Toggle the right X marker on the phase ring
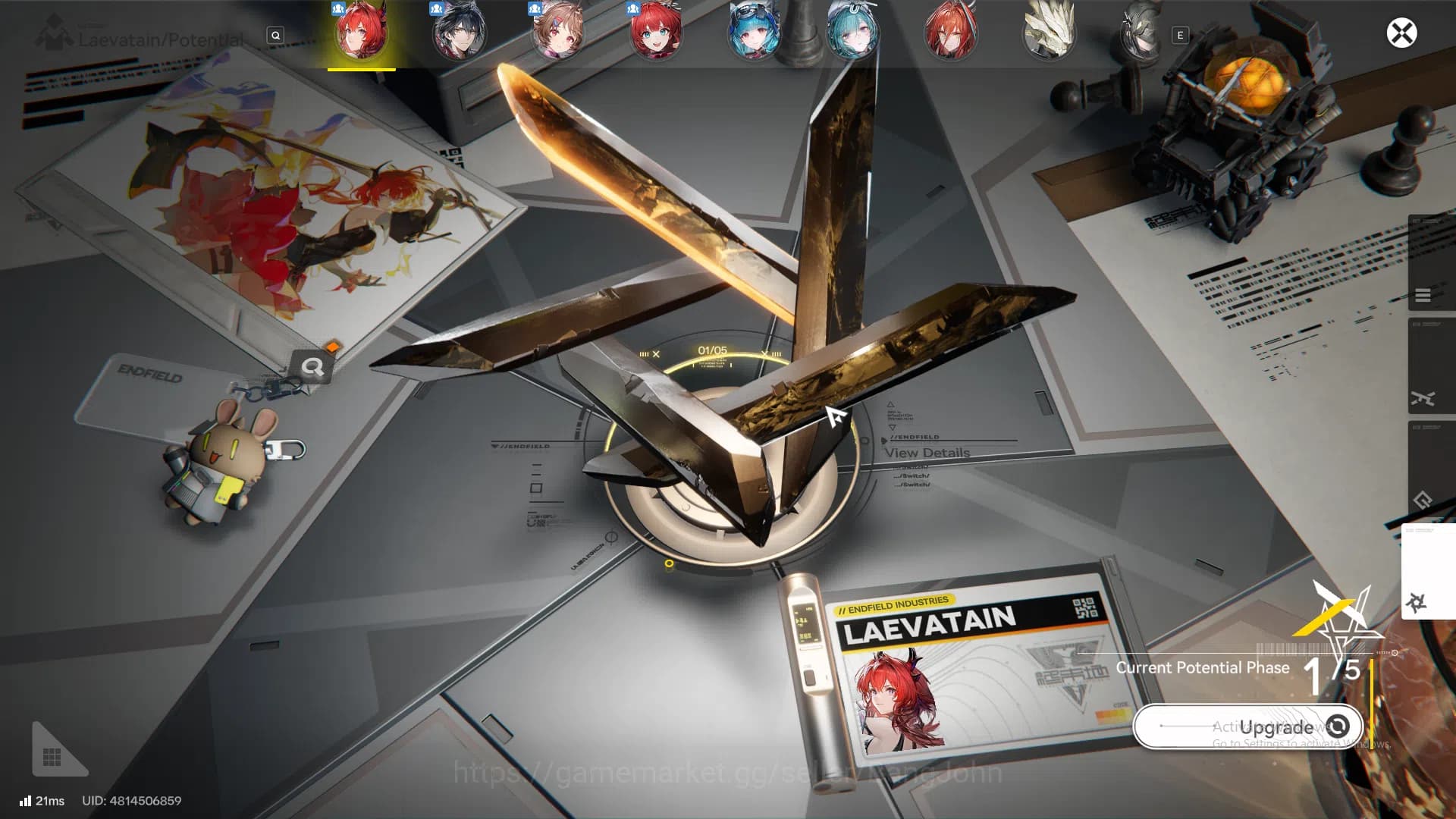The height and width of the screenshot is (819, 1456). click(x=764, y=353)
